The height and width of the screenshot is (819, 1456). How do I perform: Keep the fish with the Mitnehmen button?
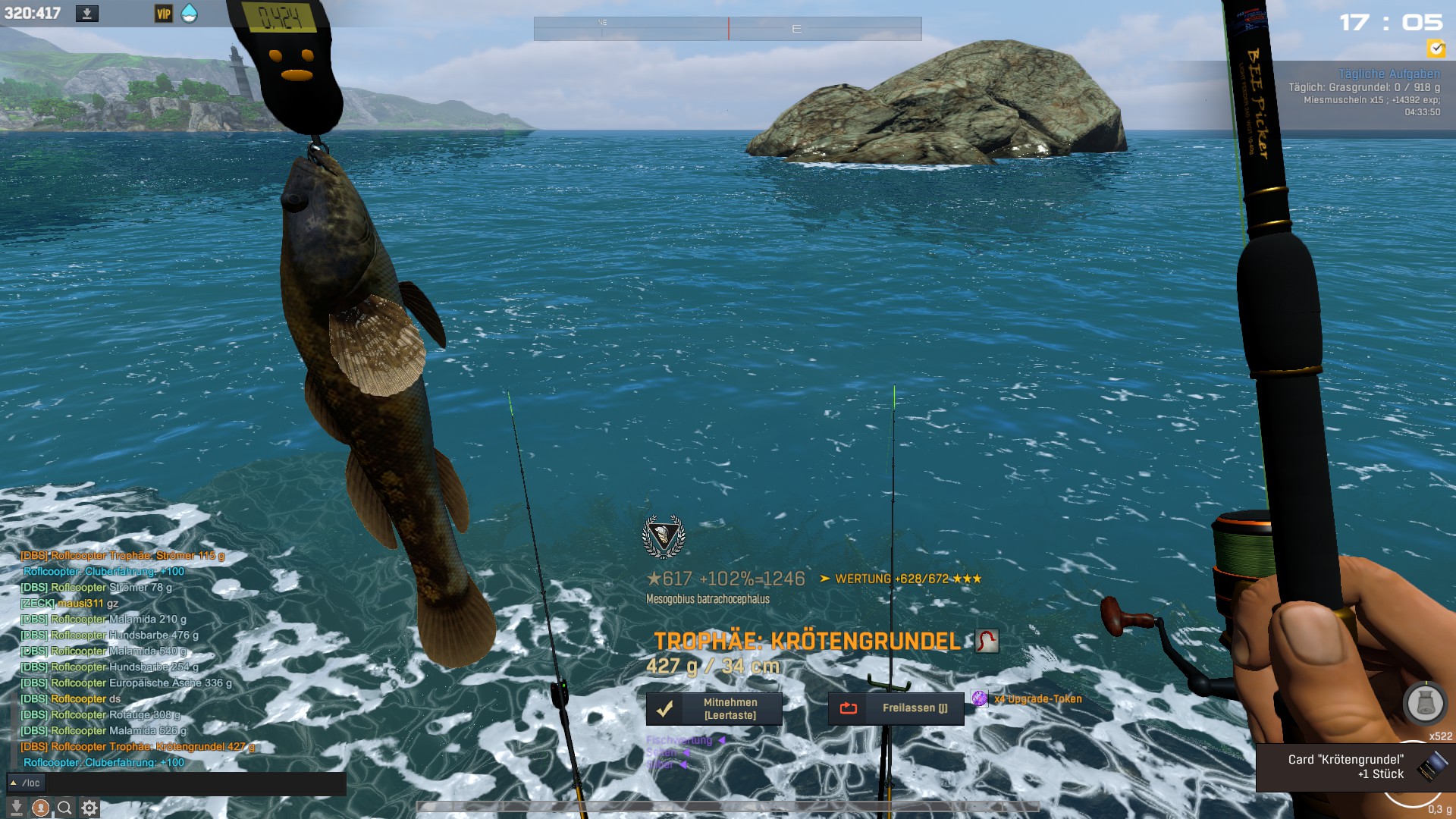(714, 708)
